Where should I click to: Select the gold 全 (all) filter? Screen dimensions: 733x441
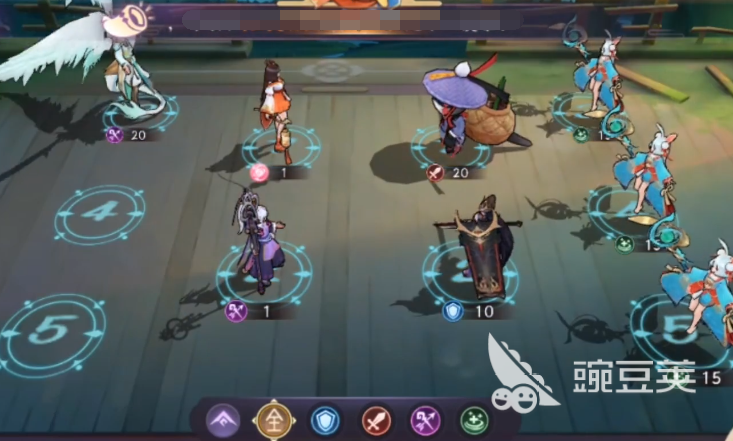pyautogui.click(x=274, y=420)
